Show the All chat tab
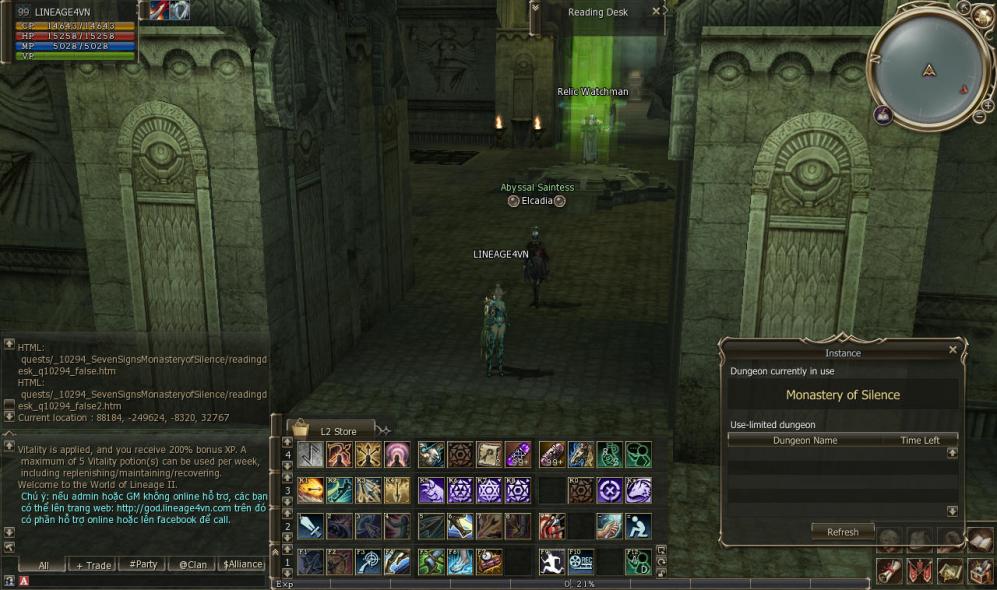Viewport: 997px width, 590px height. 43,565
